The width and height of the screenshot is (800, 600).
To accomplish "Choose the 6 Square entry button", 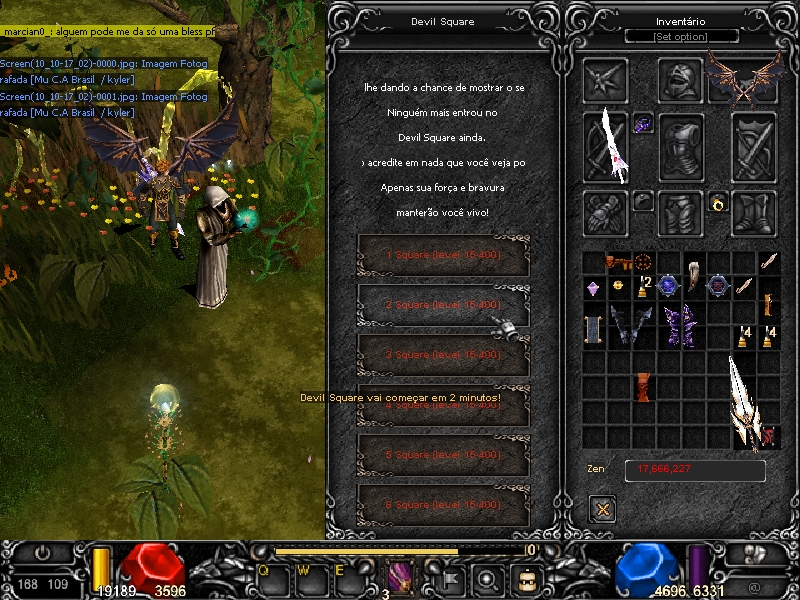I will [443, 505].
